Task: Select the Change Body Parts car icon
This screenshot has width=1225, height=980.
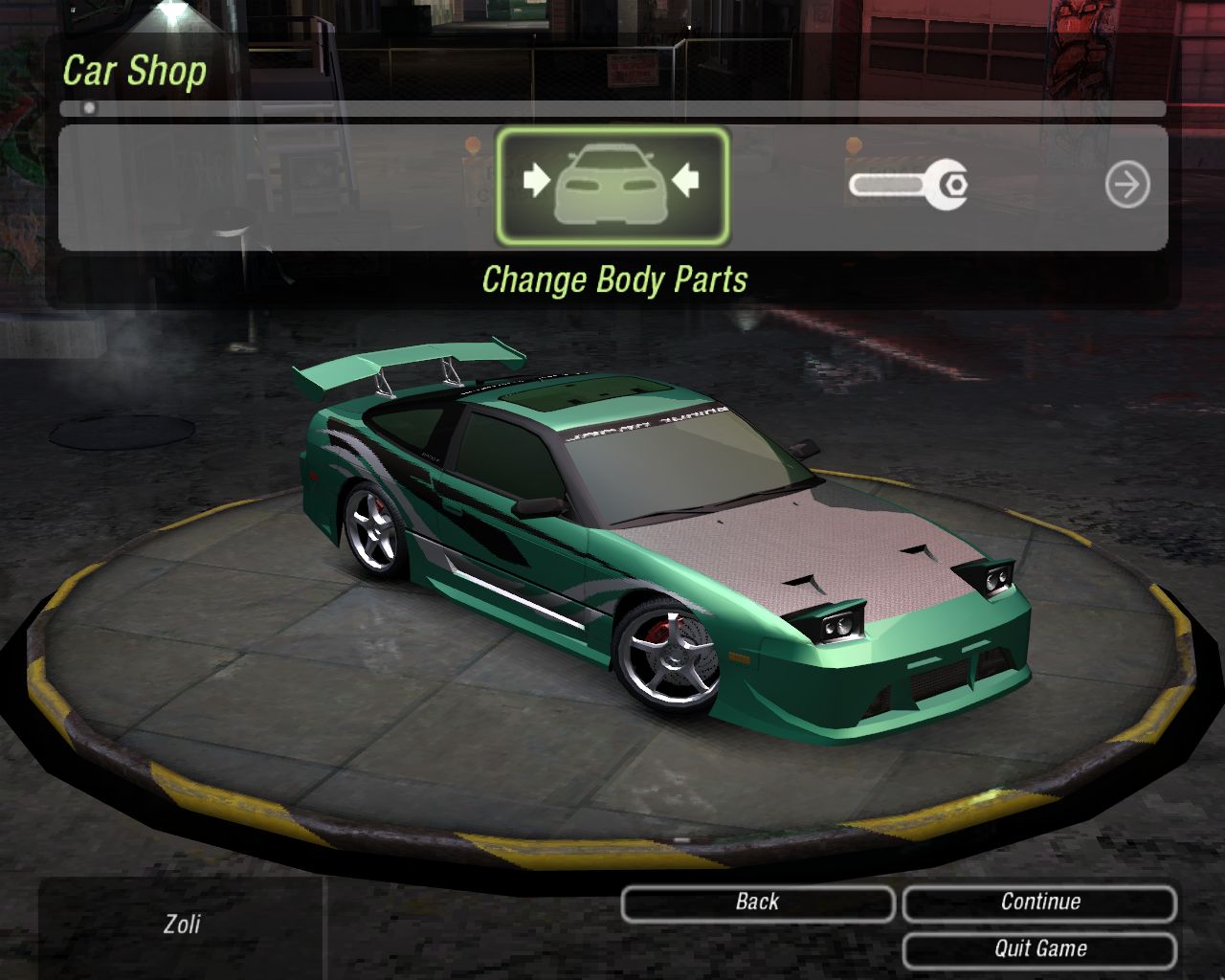Action: [612, 186]
